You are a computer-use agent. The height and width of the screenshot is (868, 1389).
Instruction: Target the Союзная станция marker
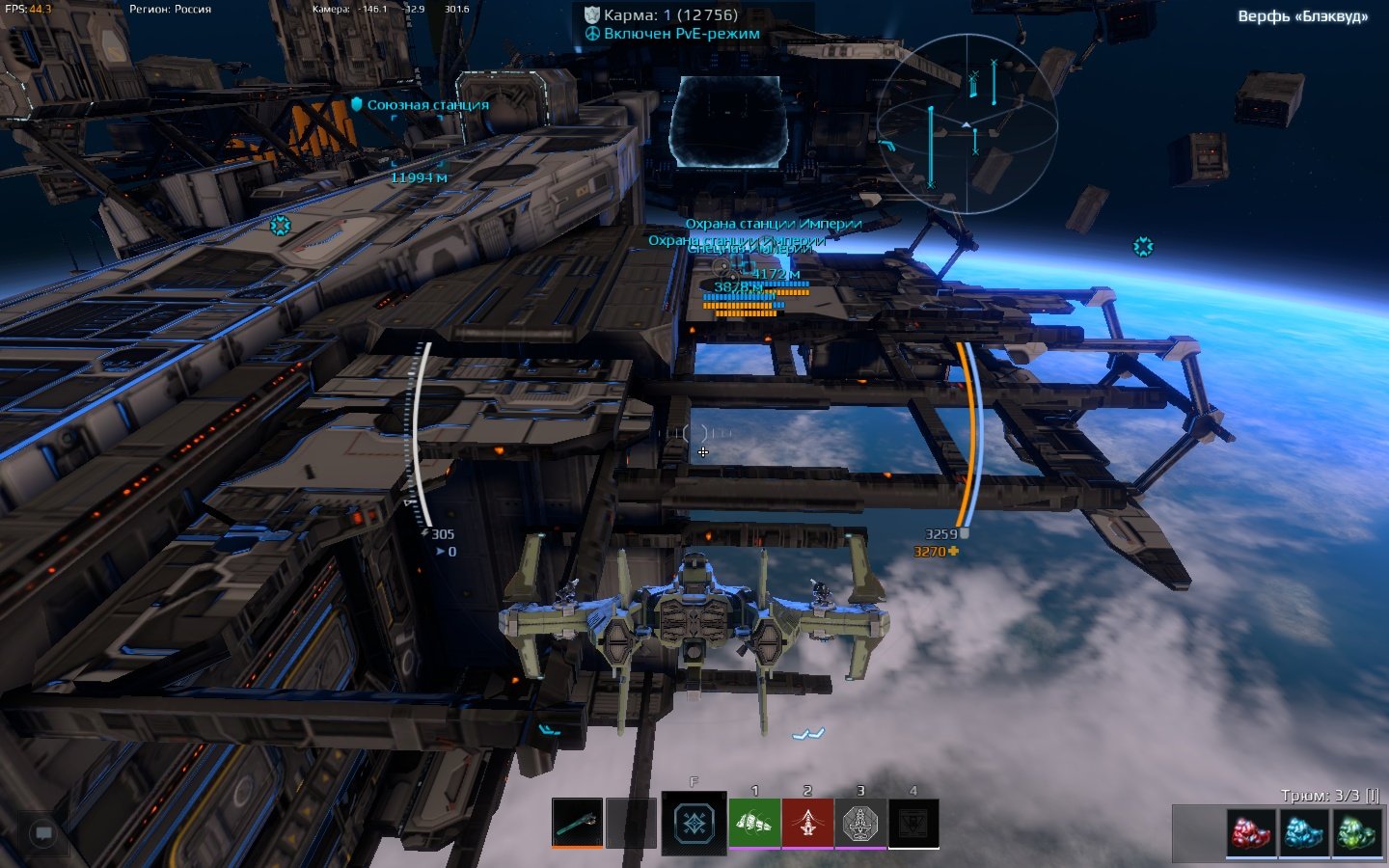click(x=420, y=104)
